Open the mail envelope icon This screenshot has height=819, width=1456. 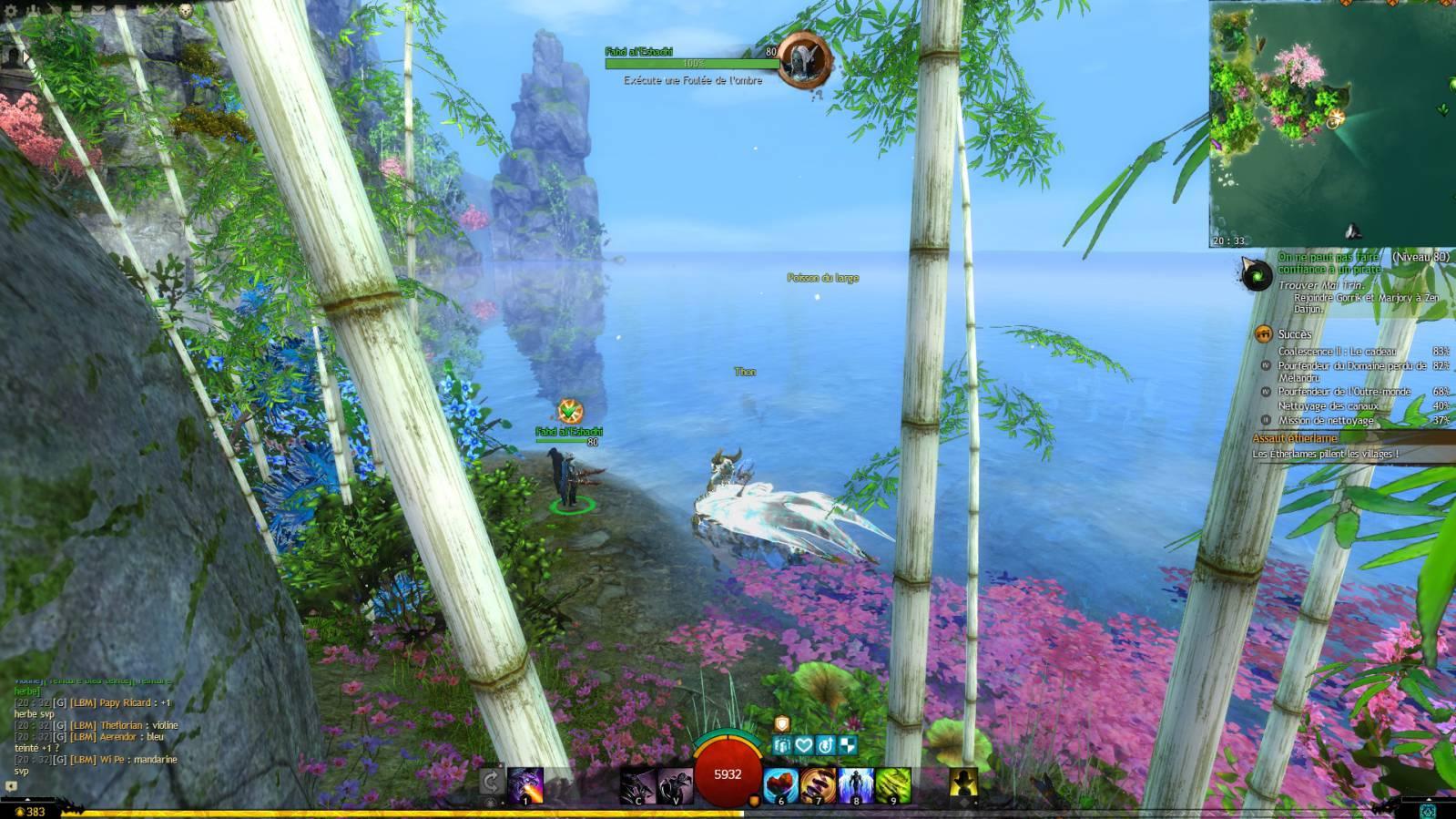[x=97, y=11]
